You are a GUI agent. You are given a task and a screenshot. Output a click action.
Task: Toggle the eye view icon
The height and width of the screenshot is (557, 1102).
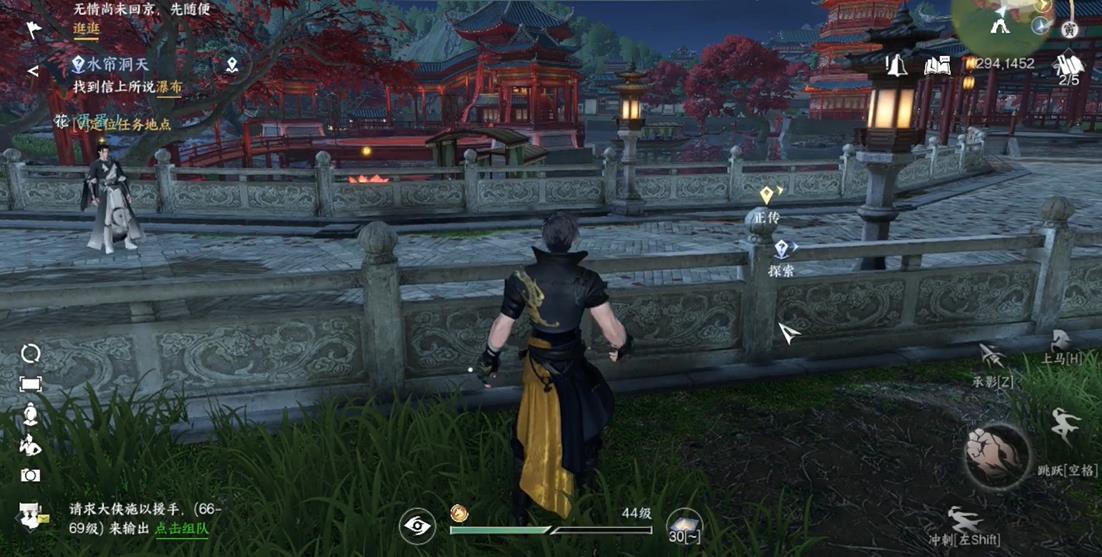[416, 526]
